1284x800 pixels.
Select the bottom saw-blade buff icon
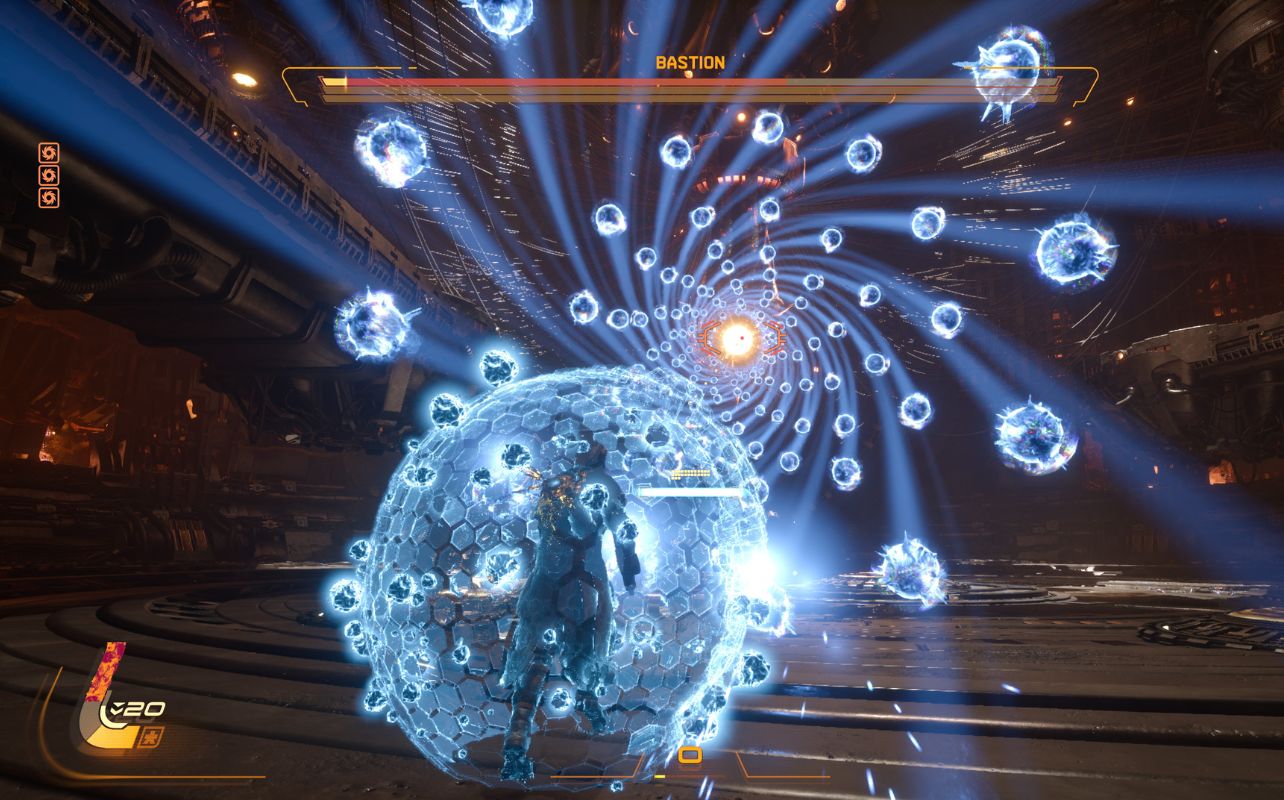click(x=49, y=198)
